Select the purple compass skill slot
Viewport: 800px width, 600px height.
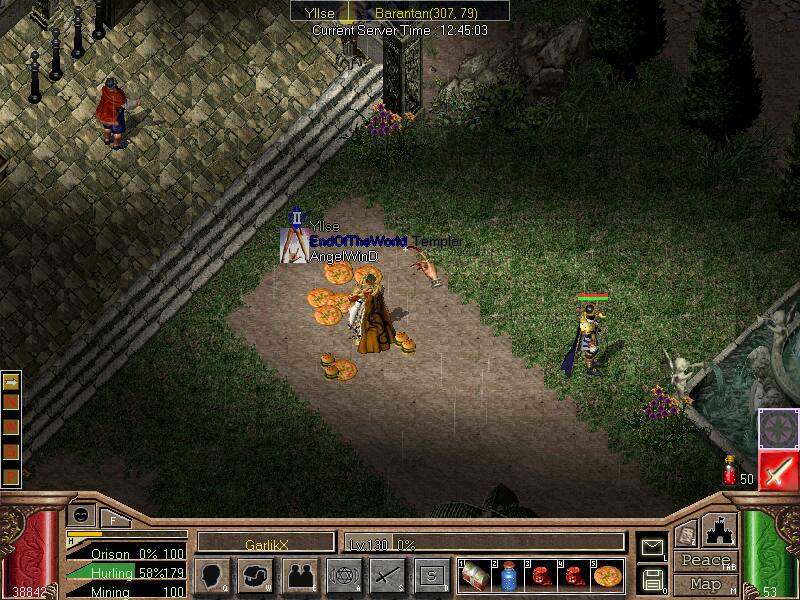(x=777, y=428)
